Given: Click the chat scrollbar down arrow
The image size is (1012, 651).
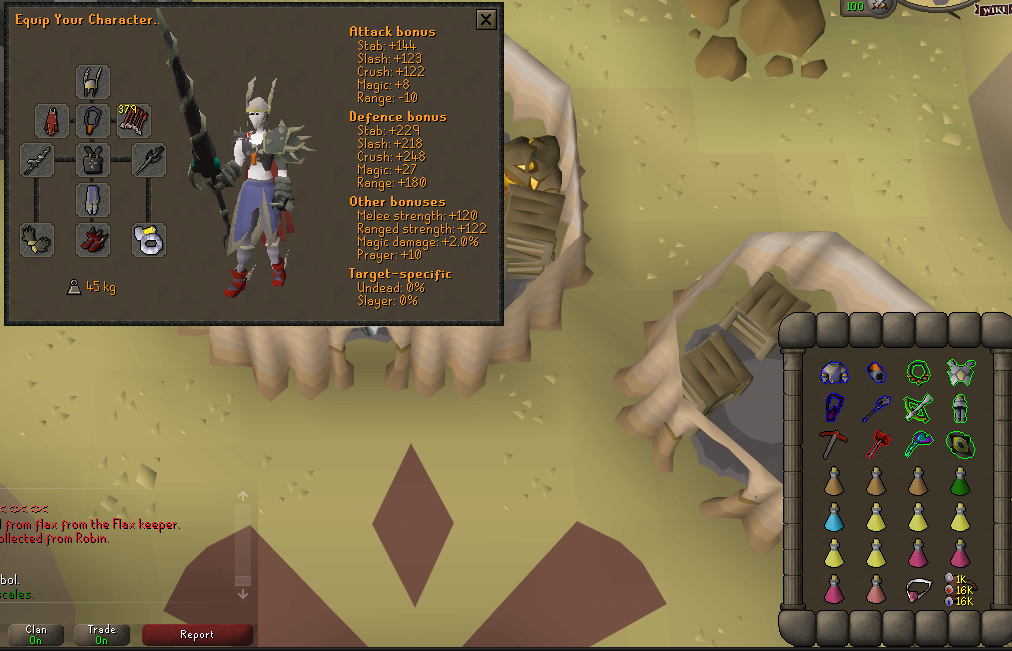Looking at the screenshot, I should click(242, 593).
